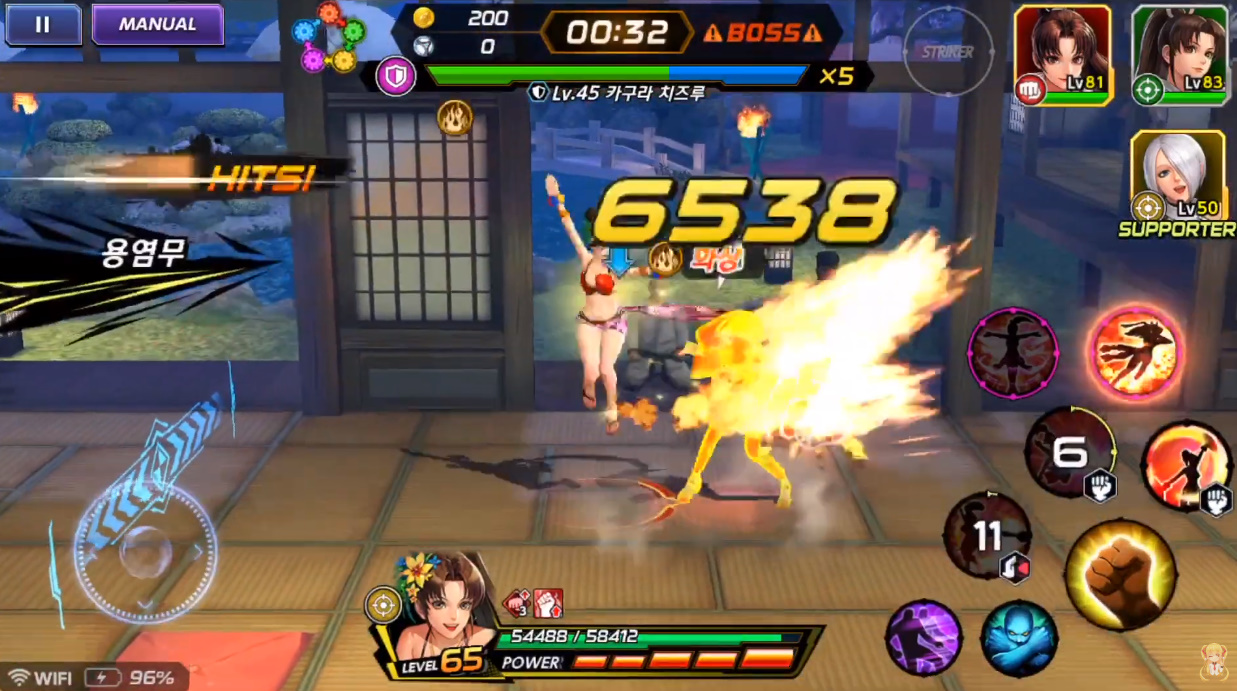This screenshot has width=1237, height=691.
Task: Tap the virtual joystick pad
Action: tap(146, 553)
